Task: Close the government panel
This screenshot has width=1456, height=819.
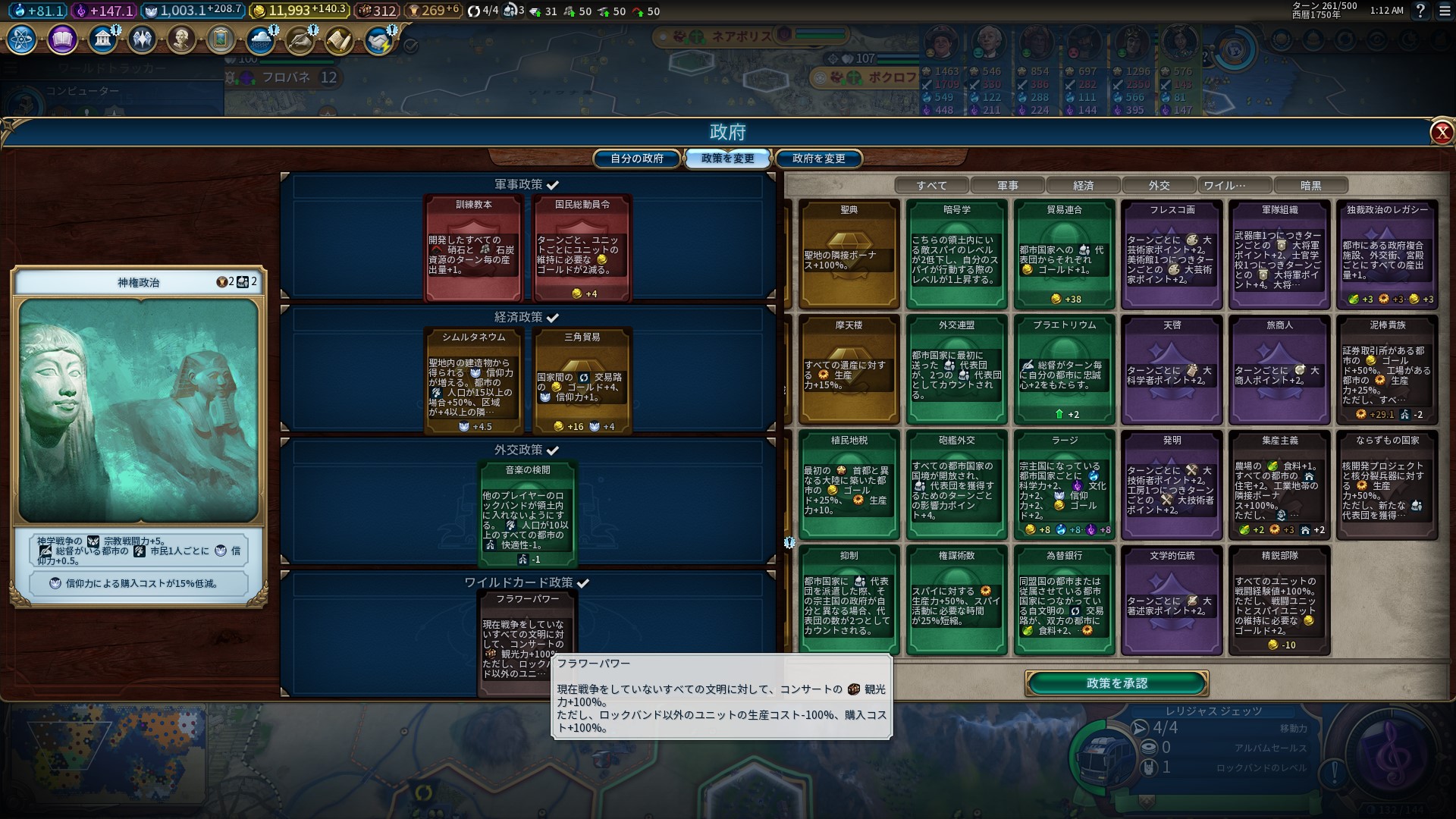Action: [1441, 133]
